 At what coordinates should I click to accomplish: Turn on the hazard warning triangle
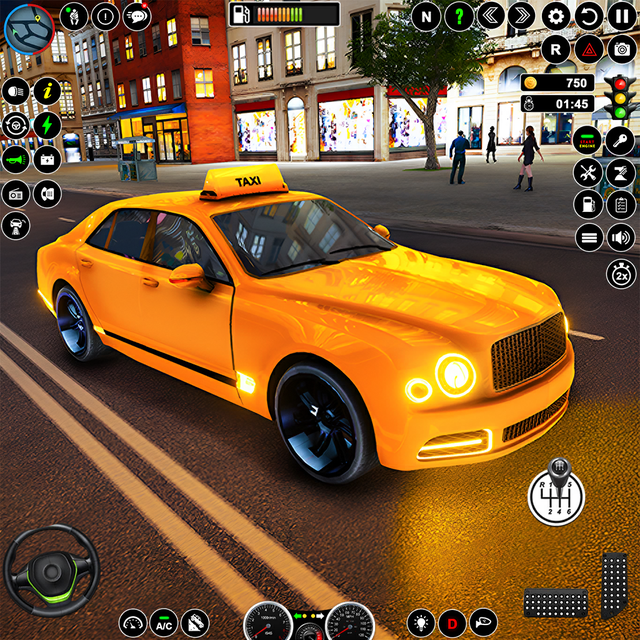[x=590, y=48]
